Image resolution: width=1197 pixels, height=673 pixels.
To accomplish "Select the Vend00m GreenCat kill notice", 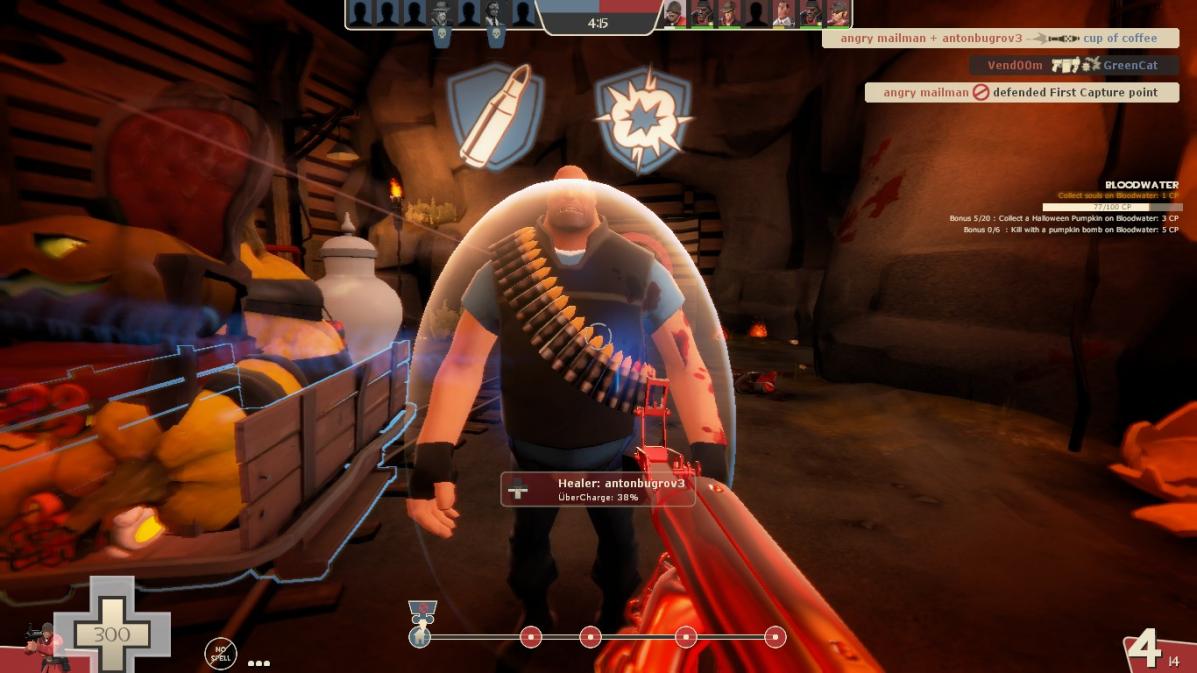I will point(1073,65).
